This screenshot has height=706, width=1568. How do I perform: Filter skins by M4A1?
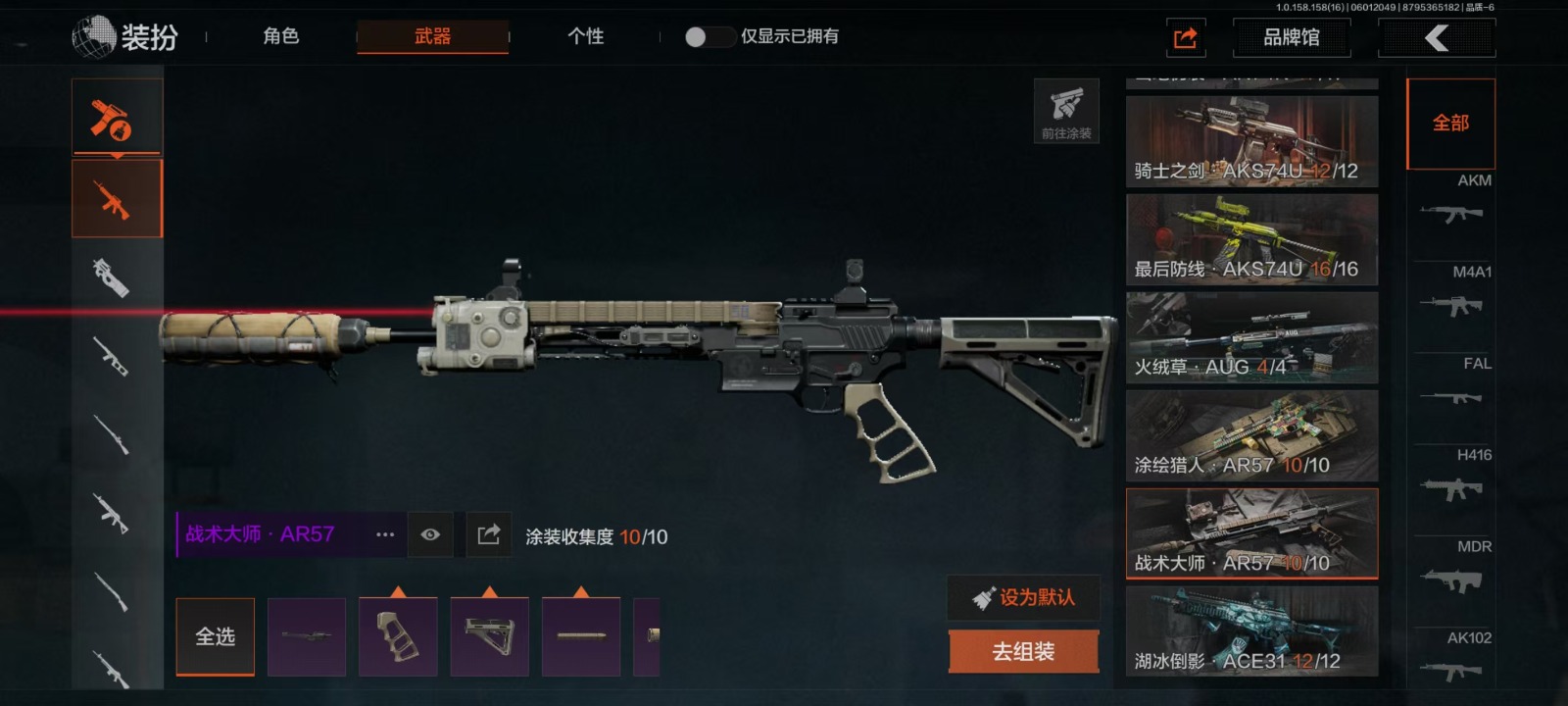coord(1452,294)
